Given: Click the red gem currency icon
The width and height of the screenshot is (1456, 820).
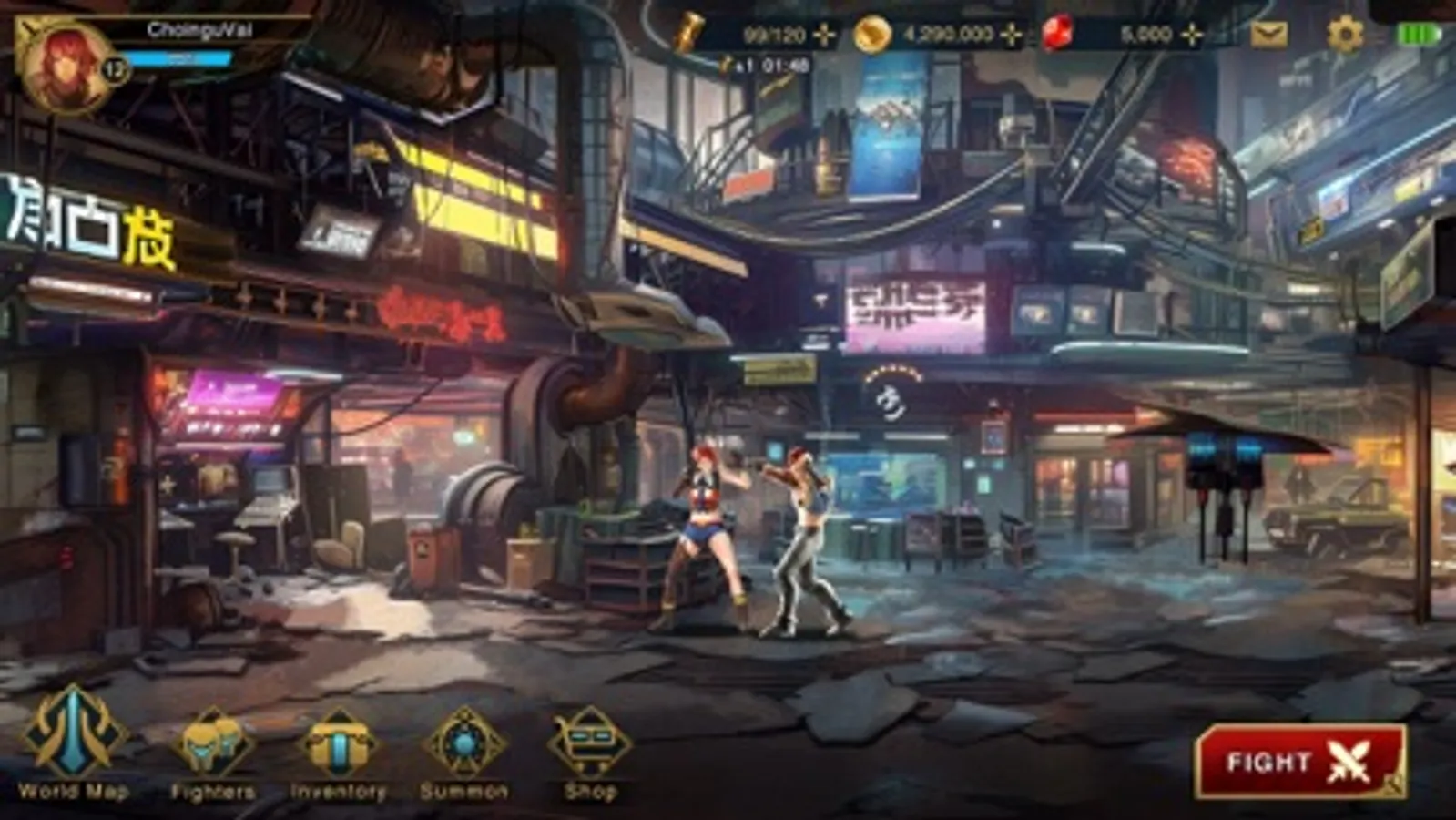Looking at the screenshot, I should (1056, 35).
